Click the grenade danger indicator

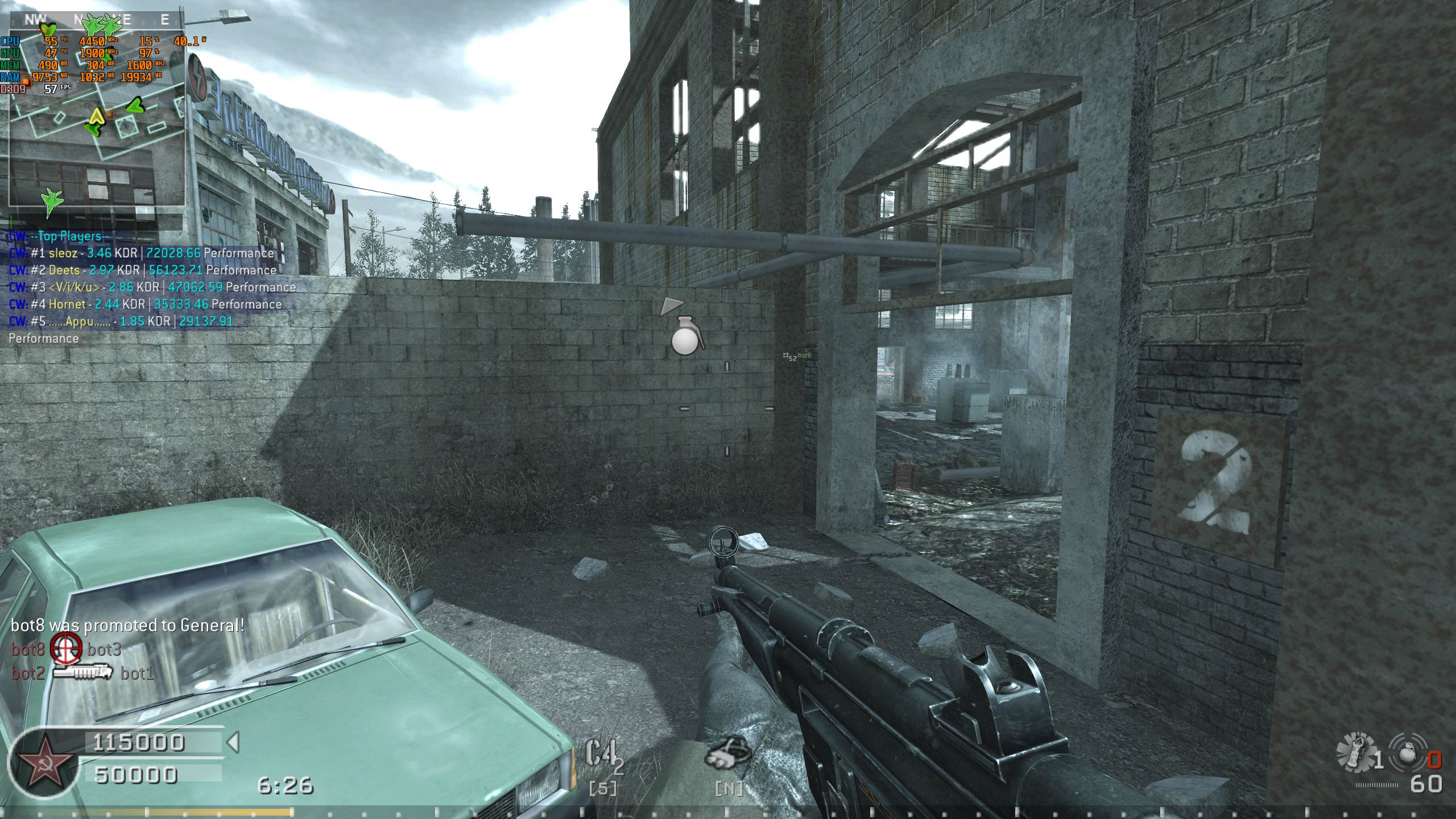[x=687, y=336]
